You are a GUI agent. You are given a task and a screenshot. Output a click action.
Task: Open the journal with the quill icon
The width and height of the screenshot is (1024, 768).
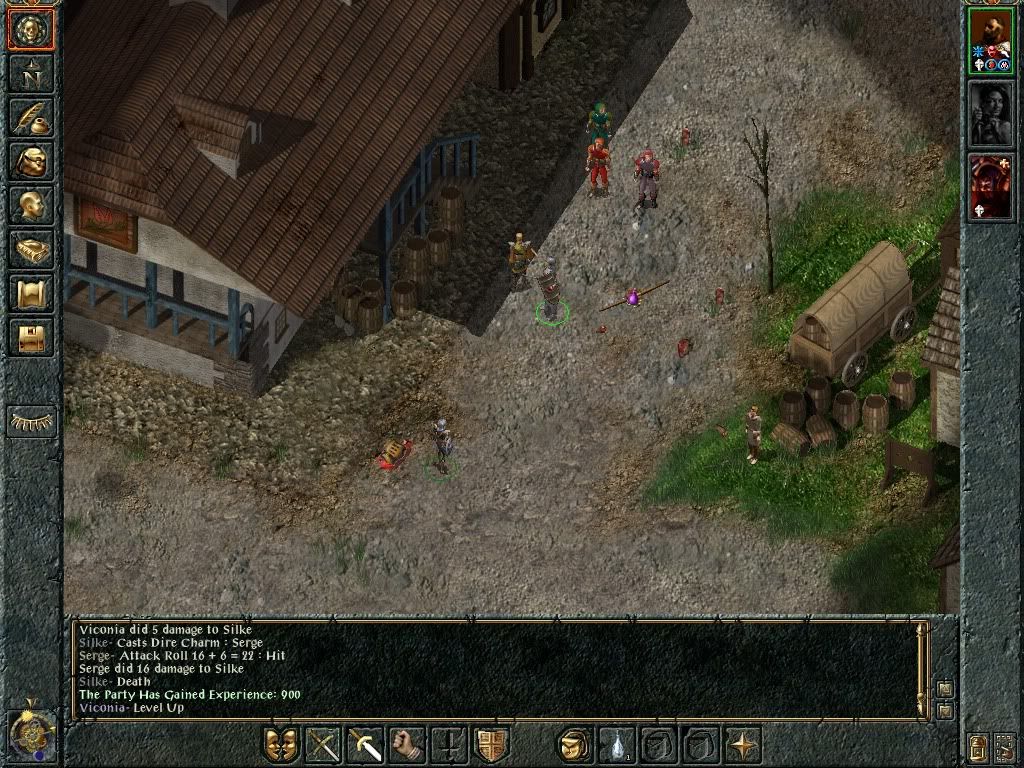pos(30,117)
